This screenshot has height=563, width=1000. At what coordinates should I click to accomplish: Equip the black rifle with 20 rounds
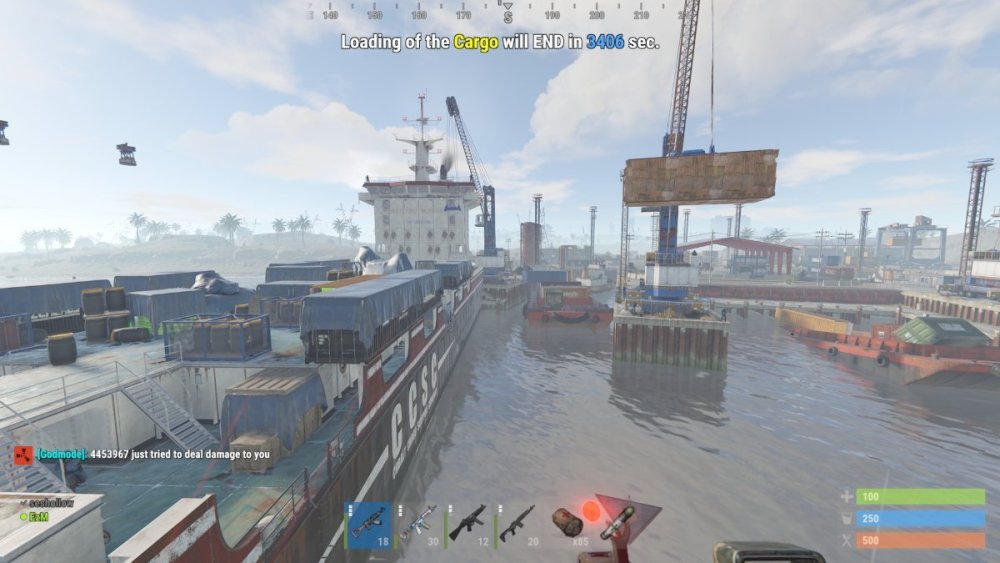click(x=517, y=524)
